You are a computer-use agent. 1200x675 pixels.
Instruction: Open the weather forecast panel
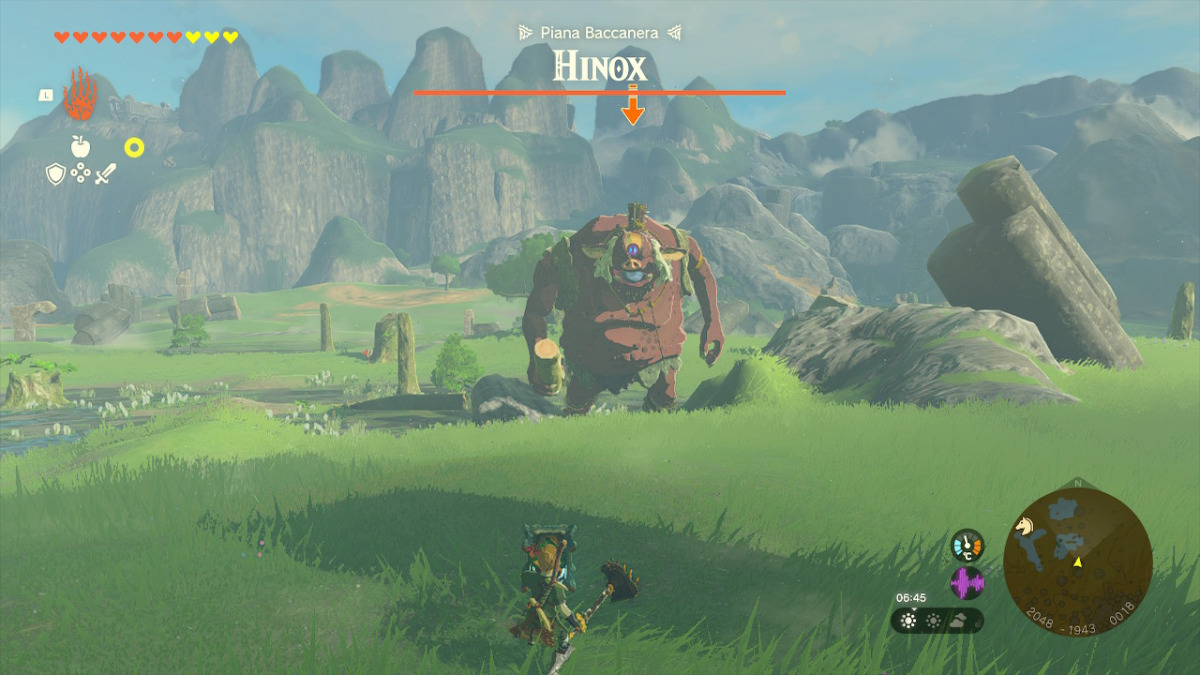pyautogui.click(x=937, y=620)
